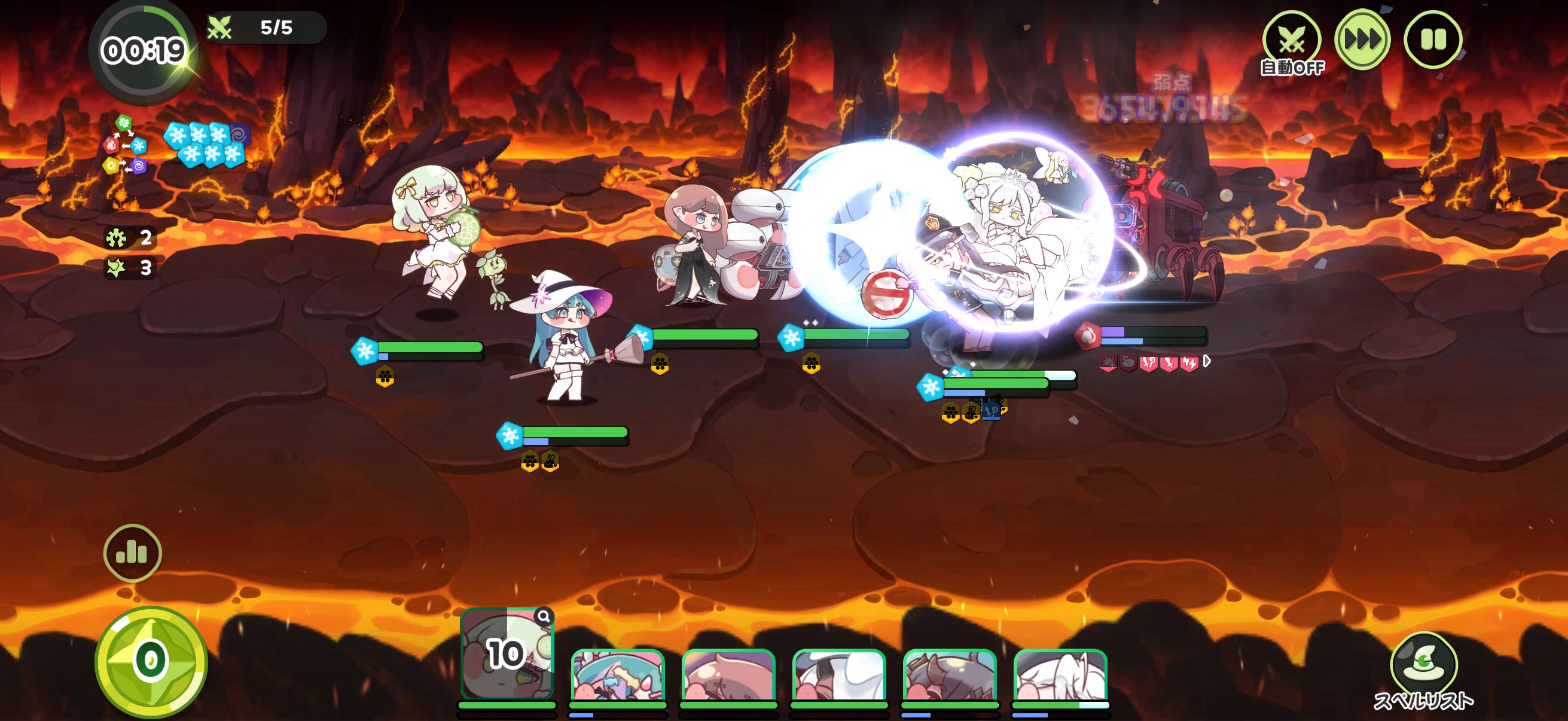Select the brown-haired character skill portrait
This screenshot has width=1568, height=721.
coord(728,676)
